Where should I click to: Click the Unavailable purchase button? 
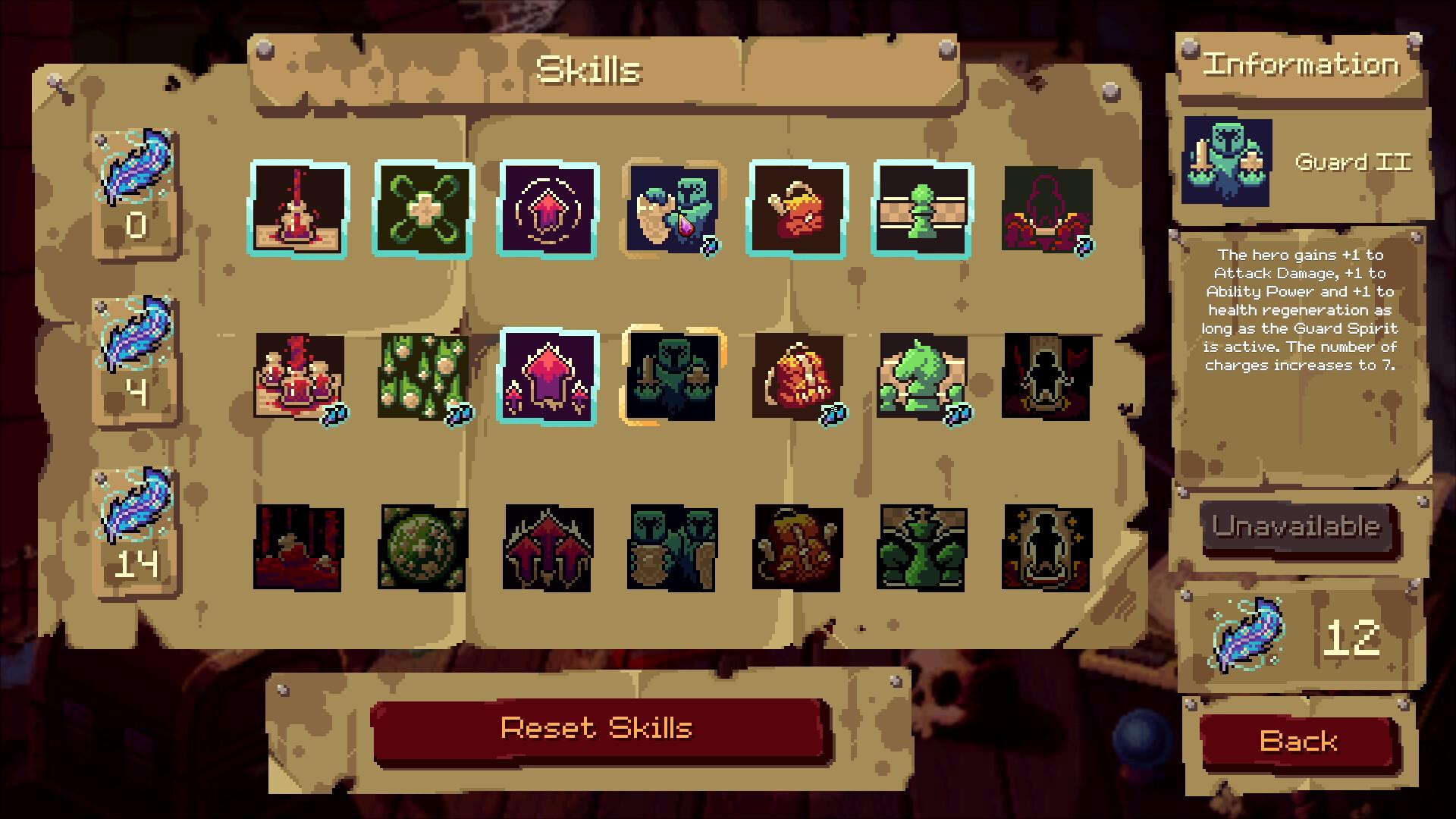(x=1298, y=529)
